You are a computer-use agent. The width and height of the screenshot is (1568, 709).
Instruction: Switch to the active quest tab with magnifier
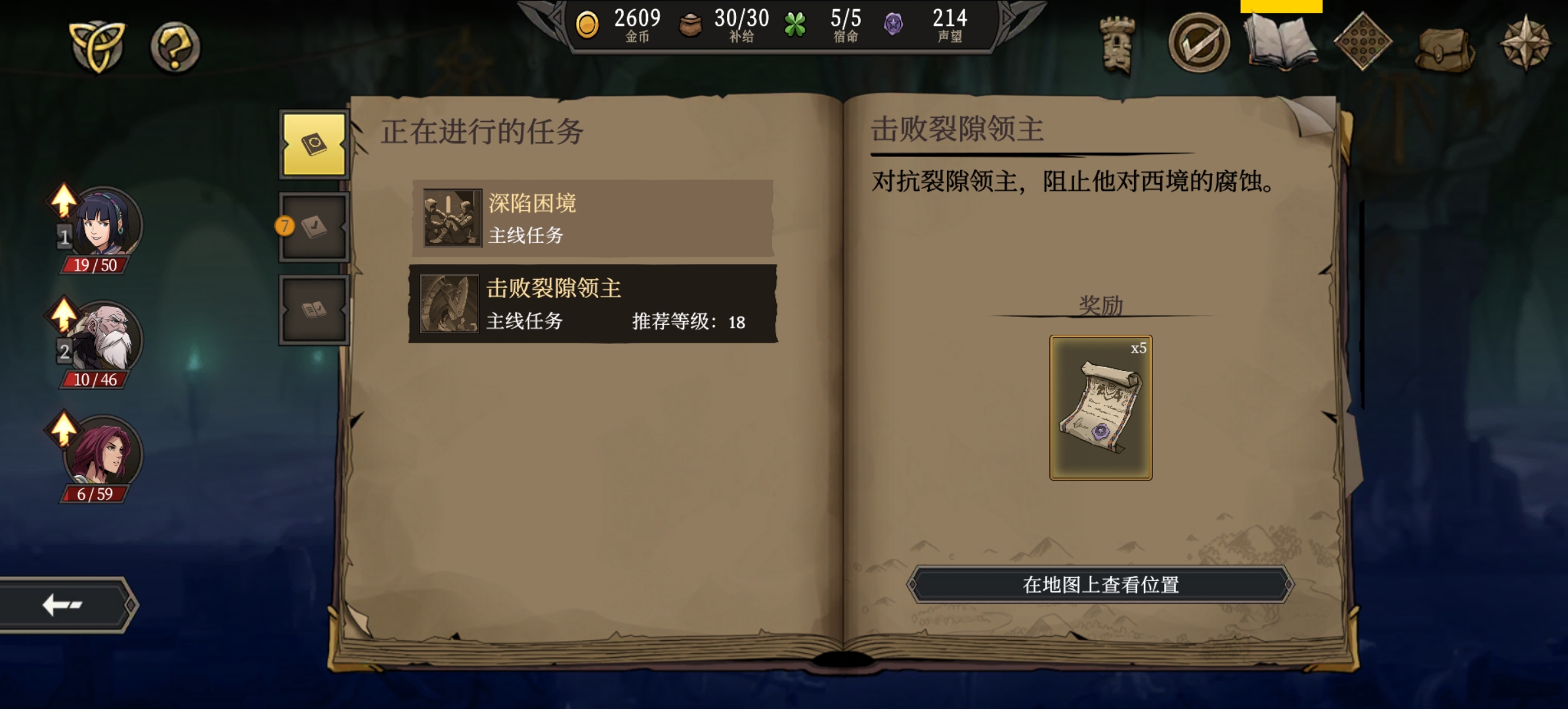click(x=313, y=143)
